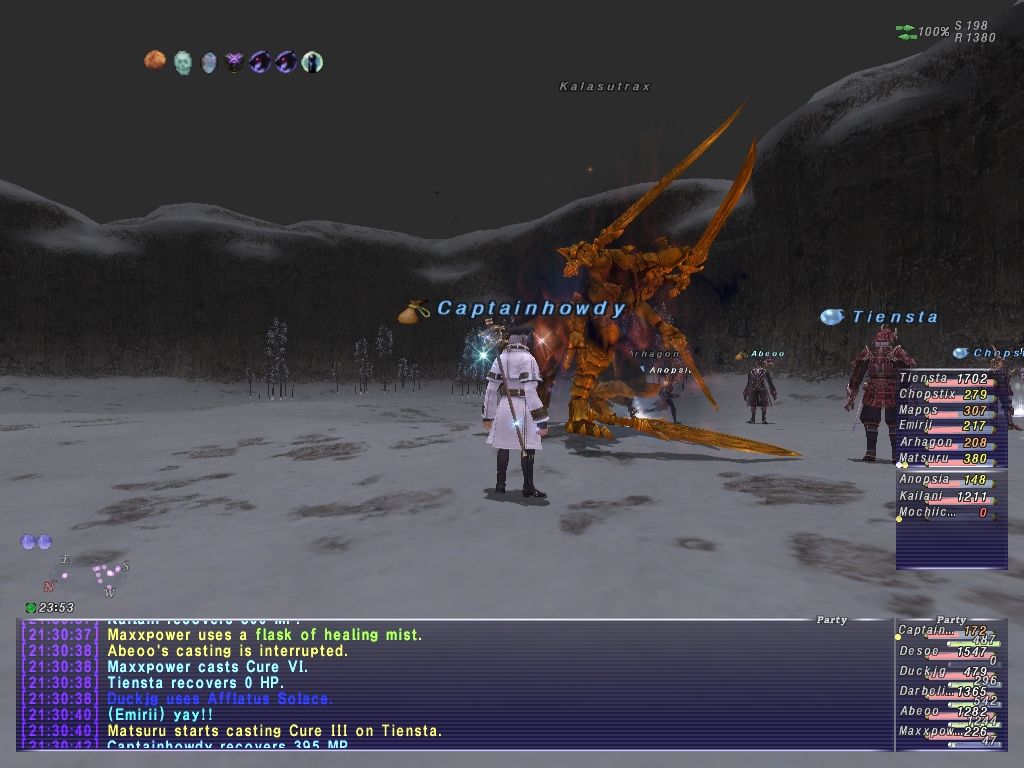The height and width of the screenshot is (768, 1024).
Task: Choose Maxxpow... in the party list
Action: point(948,732)
